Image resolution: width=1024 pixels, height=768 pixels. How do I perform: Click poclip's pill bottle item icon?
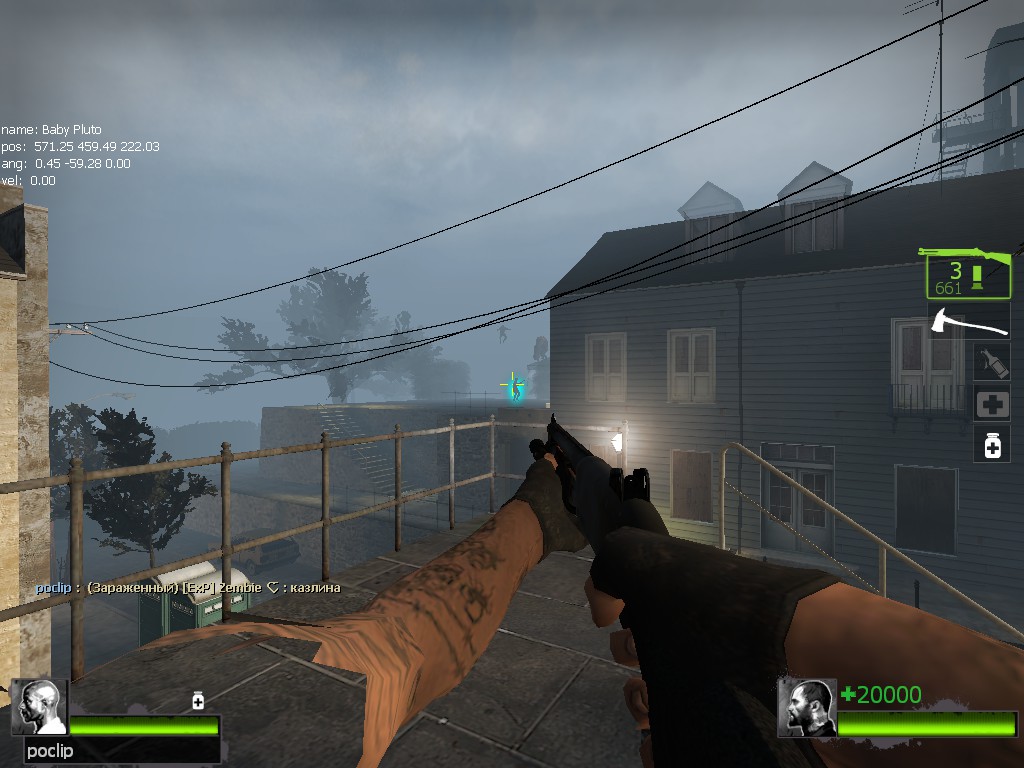click(x=198, y=701)
